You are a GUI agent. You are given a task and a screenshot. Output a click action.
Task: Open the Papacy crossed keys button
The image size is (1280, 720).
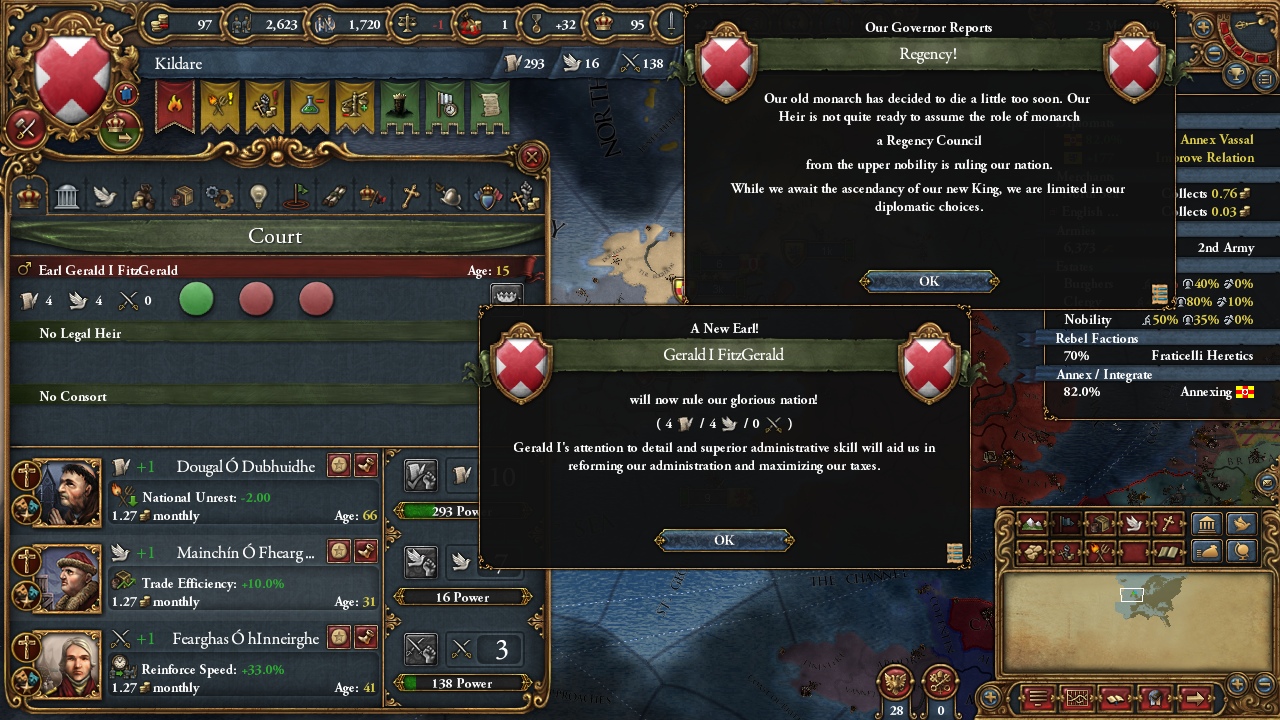tap(940, 683)
